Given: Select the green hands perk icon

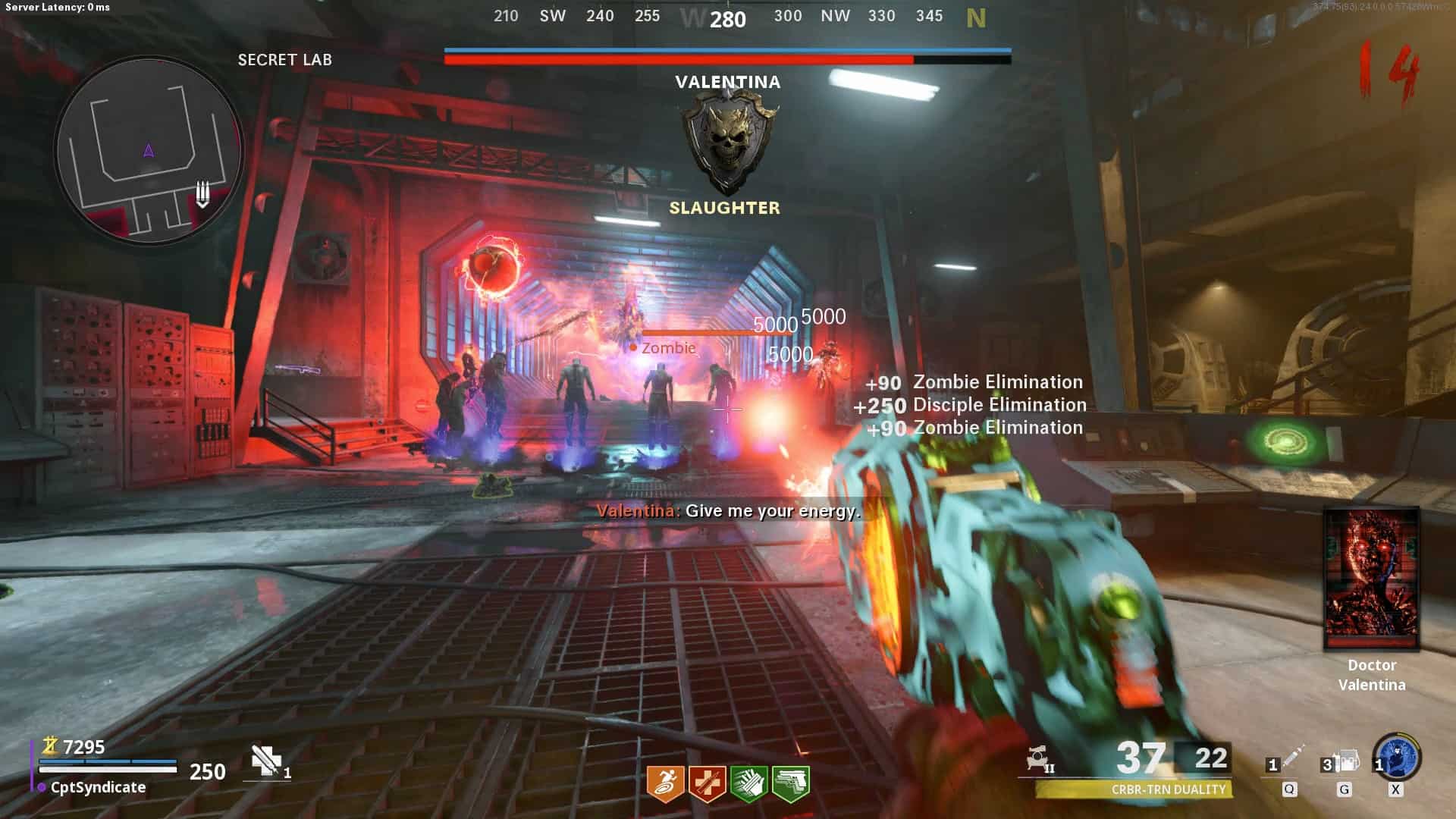Looking at the screenshot, I should coord(748,783).
